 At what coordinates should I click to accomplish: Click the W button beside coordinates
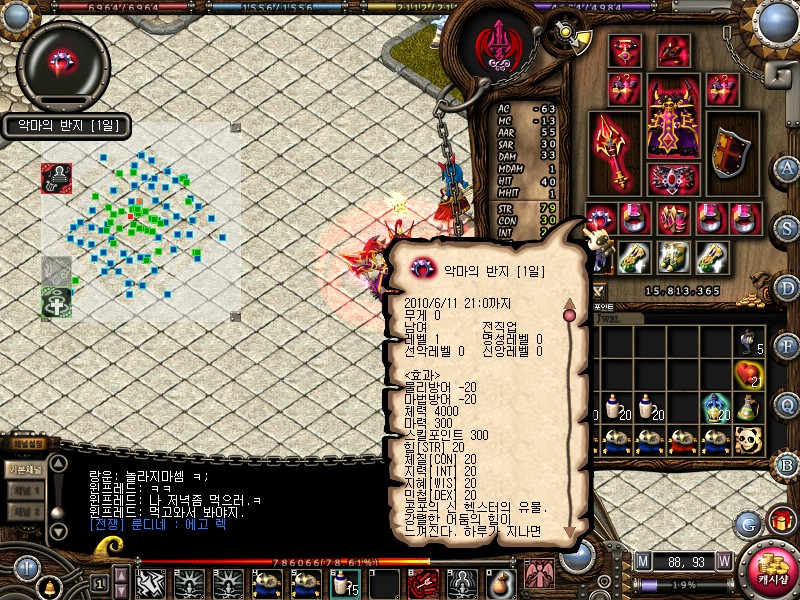coord(723,562)
